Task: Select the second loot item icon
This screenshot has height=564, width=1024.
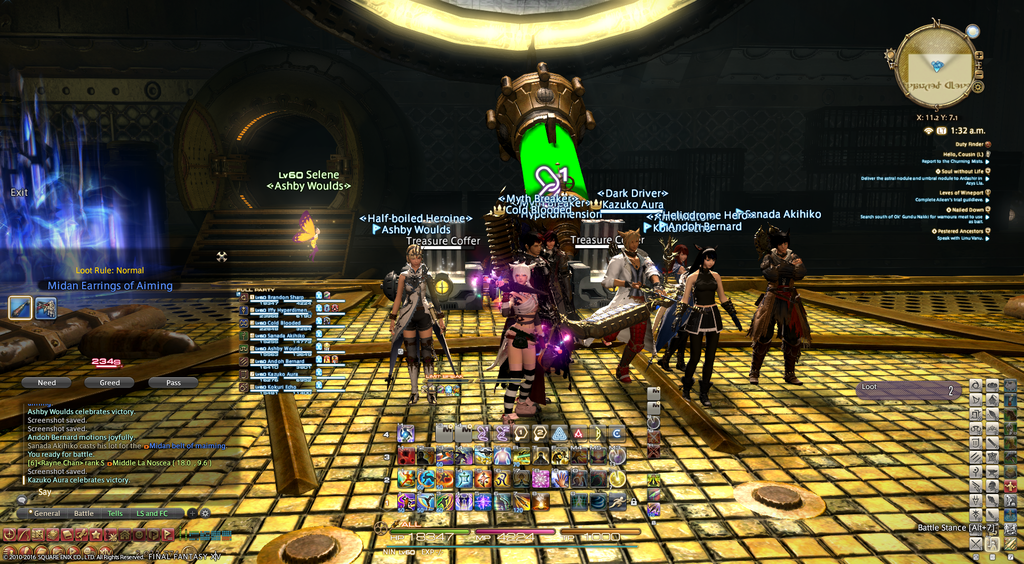Action: [x=46, y=308]
